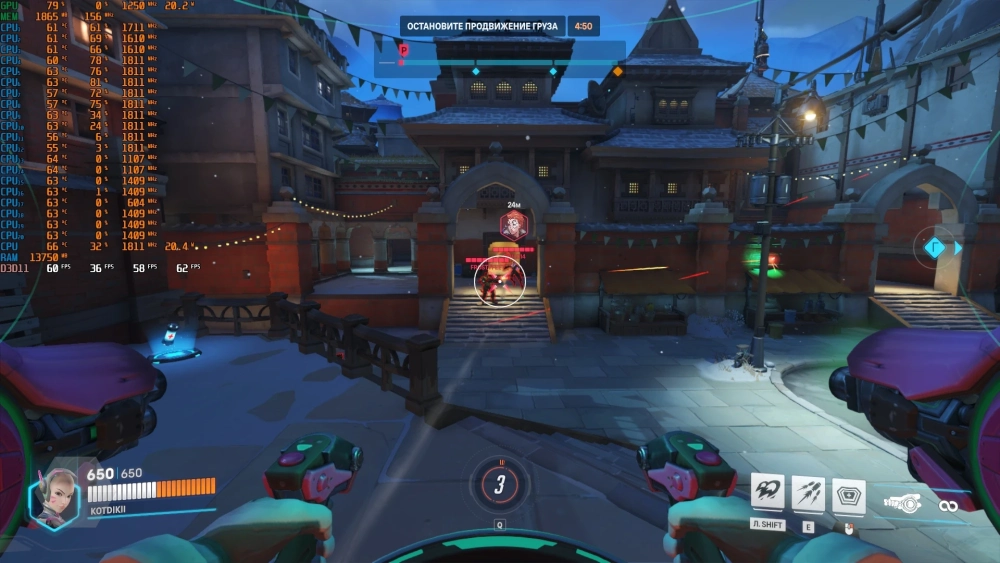Screen dimensions: 1000x563
Task: Click the stop-the-payload objective banner
Action: [485, 26]
